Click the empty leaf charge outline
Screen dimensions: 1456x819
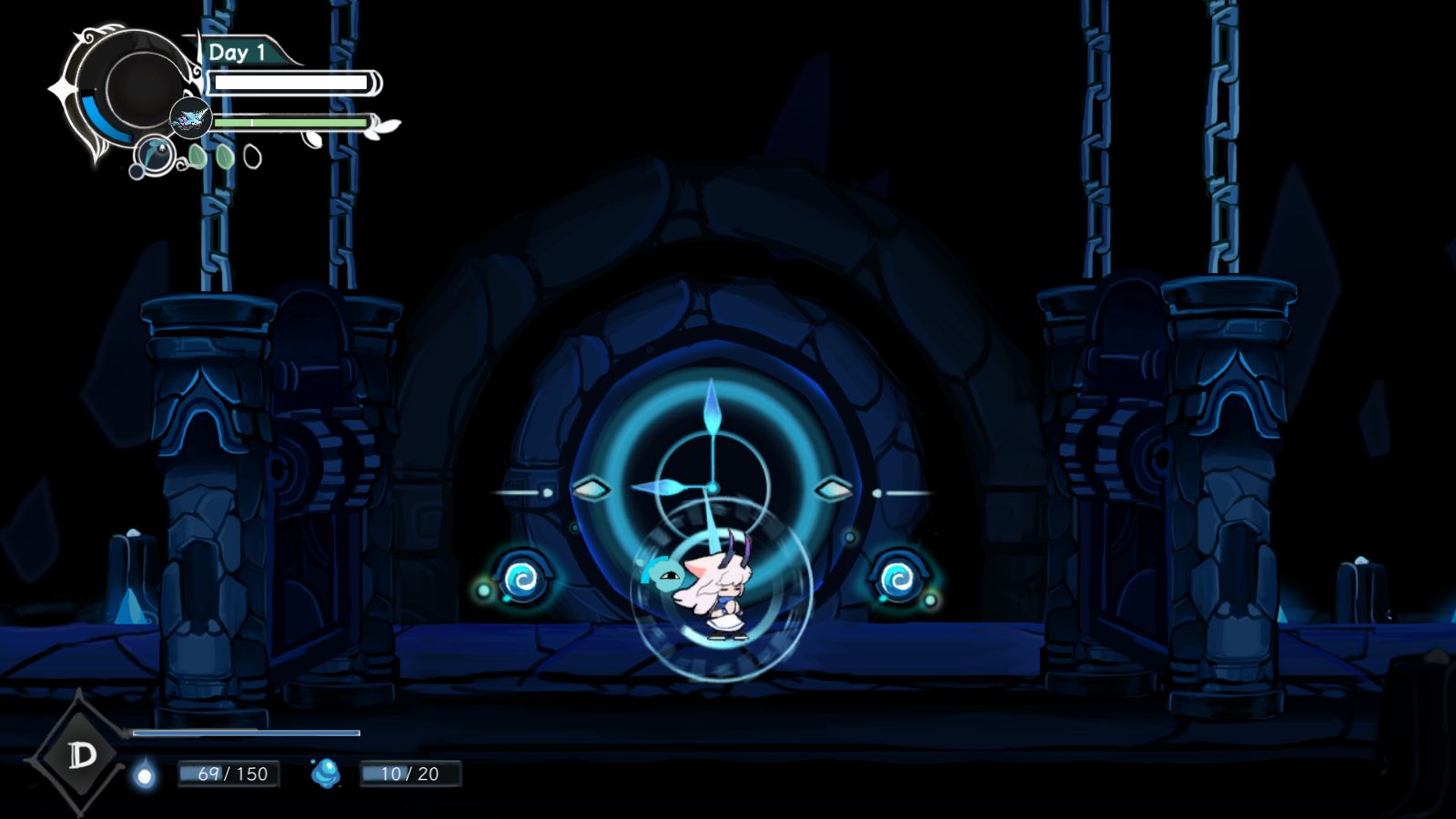(253, 157)
